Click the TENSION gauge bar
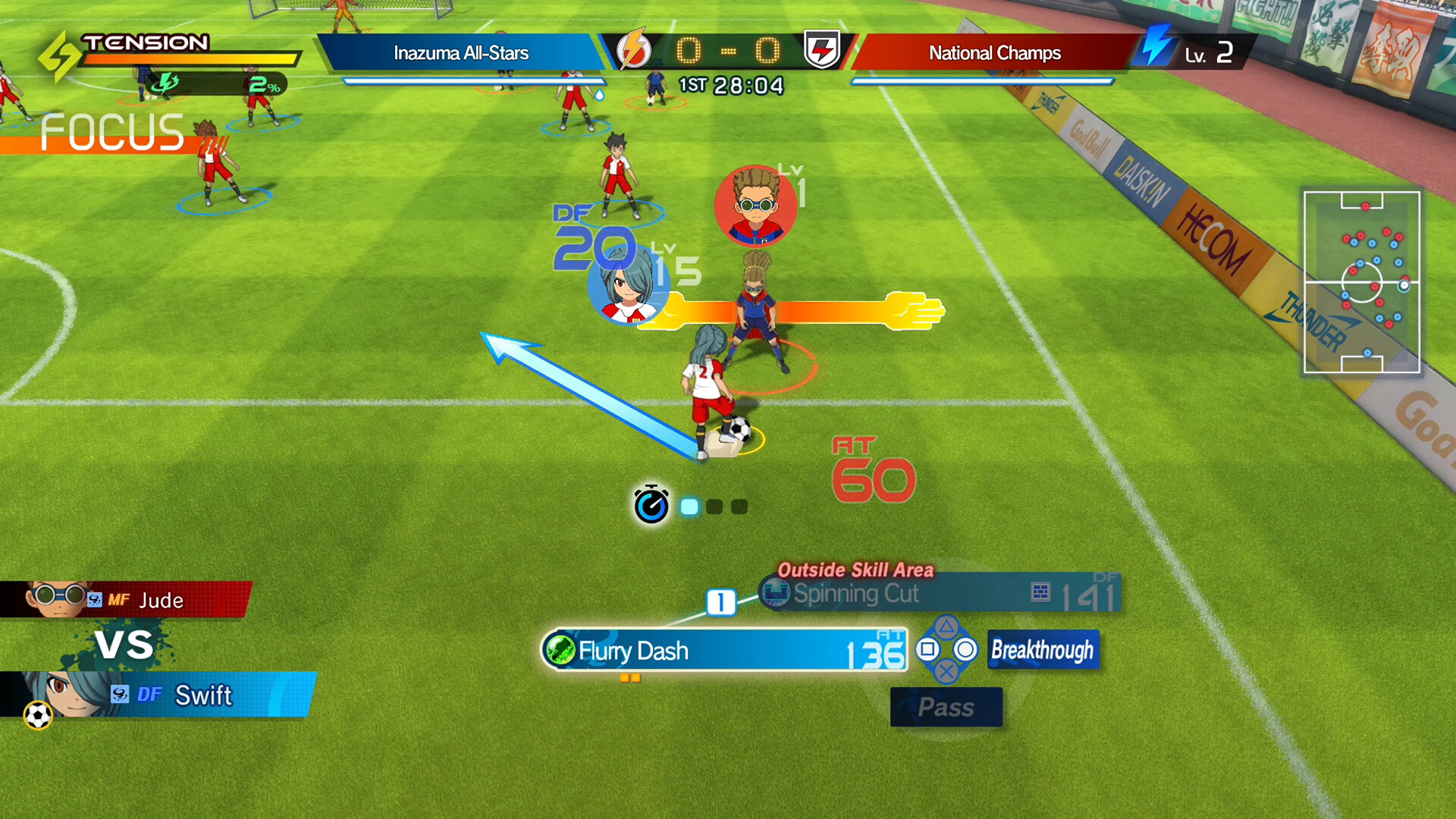Image resolution: width=1456 pixels, height=819 pixels. point(190,57)
